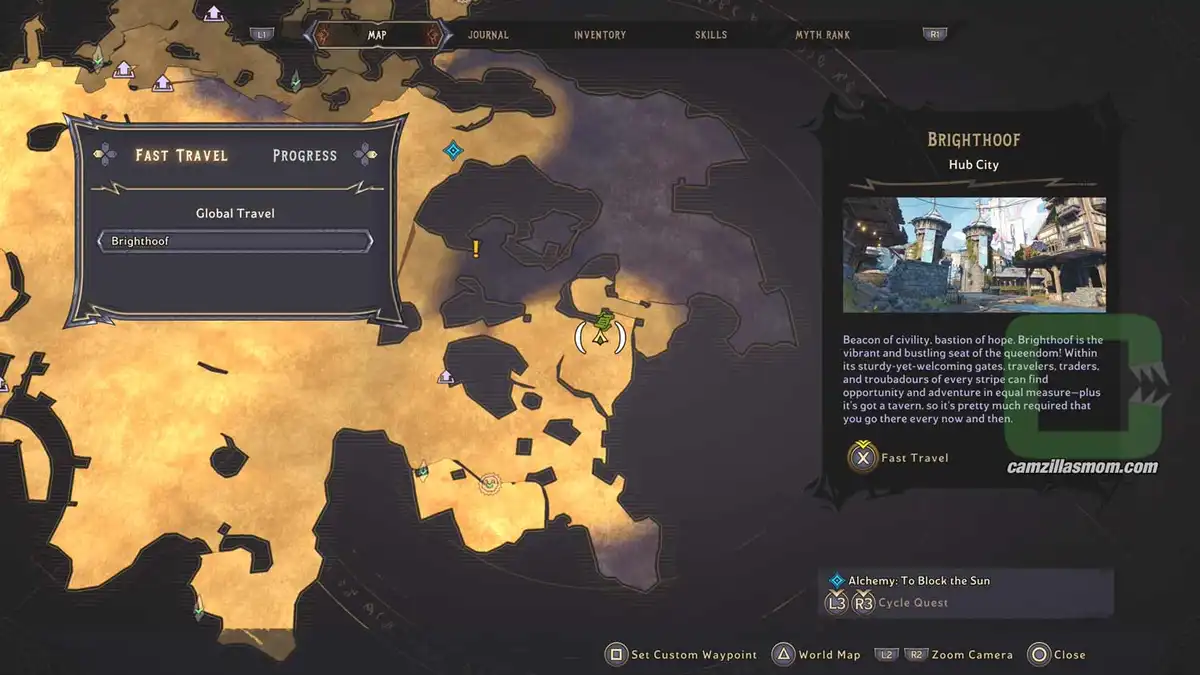Switch to the Journal tab
The height and width of the screenshot is (675, 1200).
(488, 35)
